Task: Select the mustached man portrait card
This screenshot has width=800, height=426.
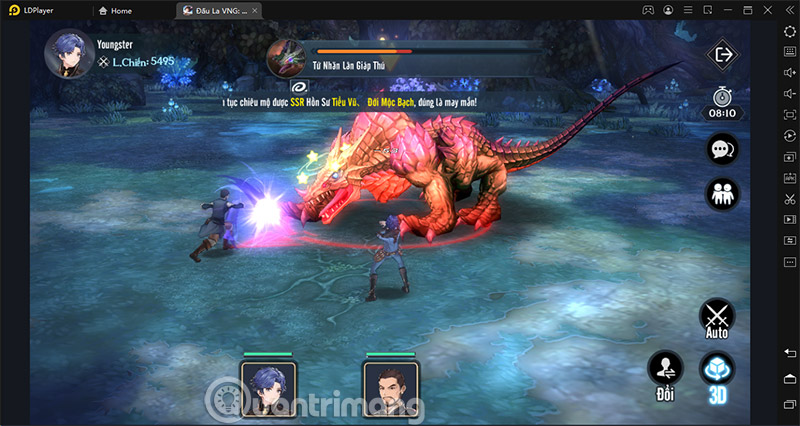Action: point(392,387)
